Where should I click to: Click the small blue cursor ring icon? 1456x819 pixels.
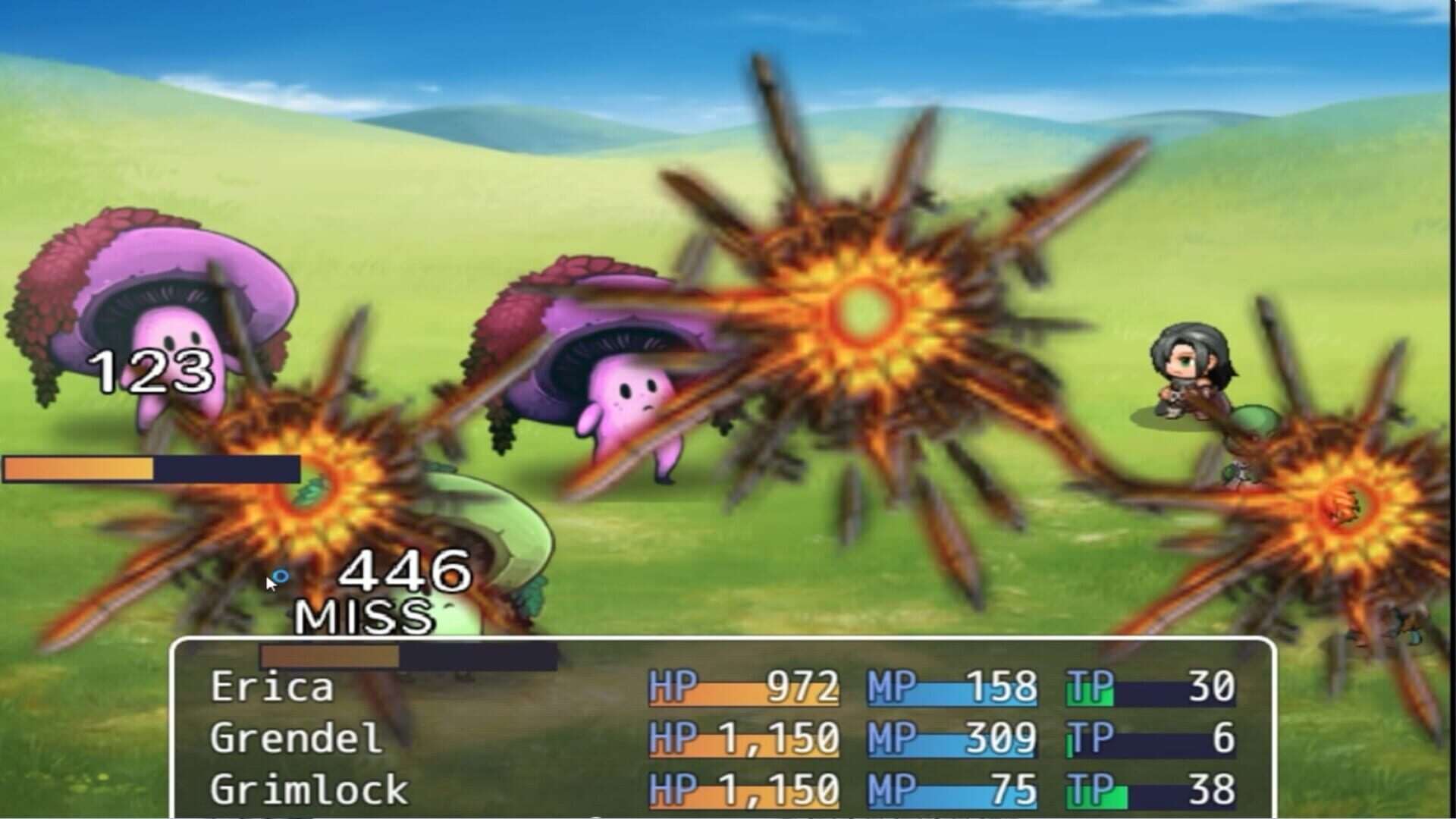281,576
